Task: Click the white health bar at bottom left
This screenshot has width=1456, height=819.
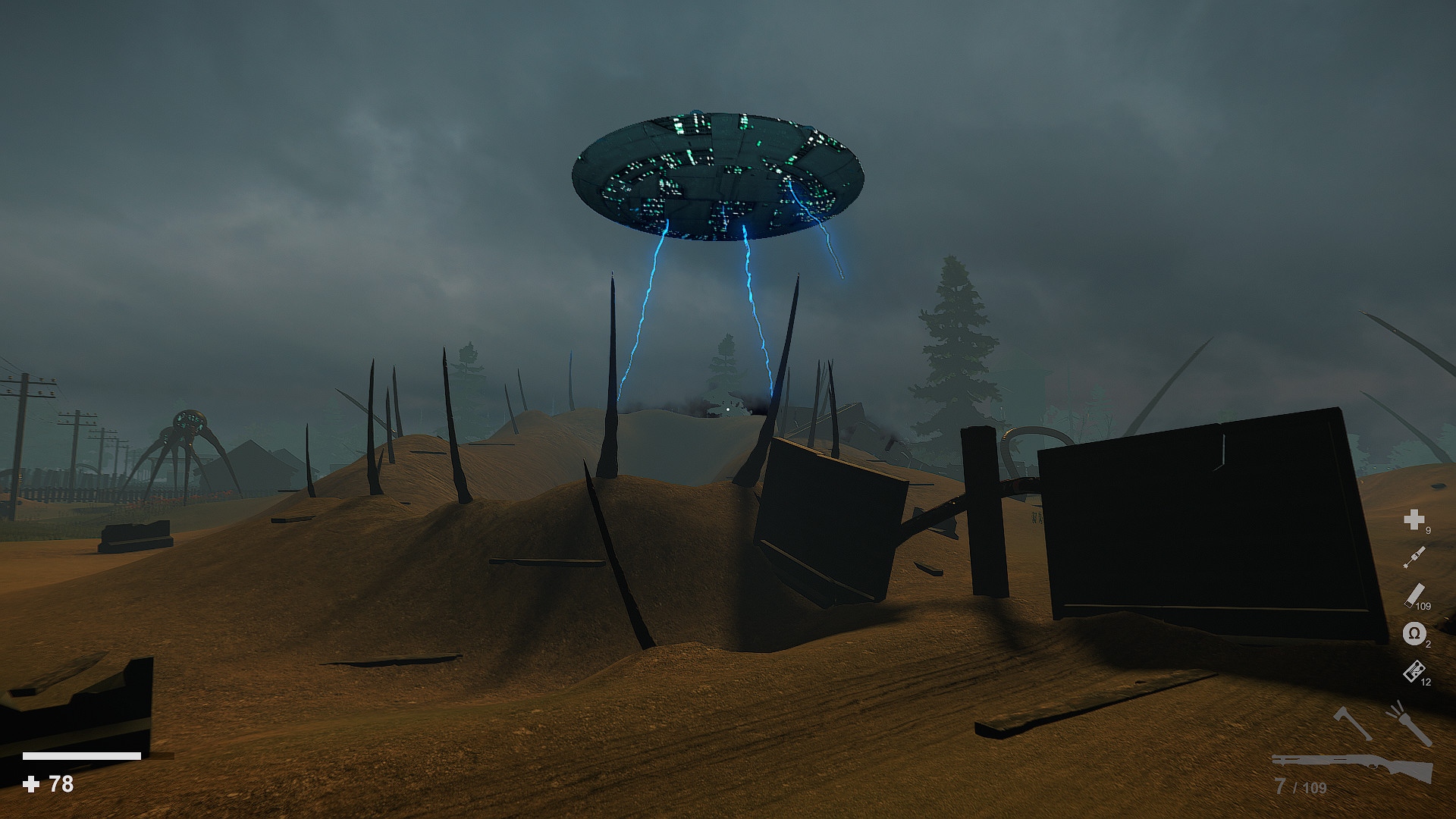Action: coord(83,755)
